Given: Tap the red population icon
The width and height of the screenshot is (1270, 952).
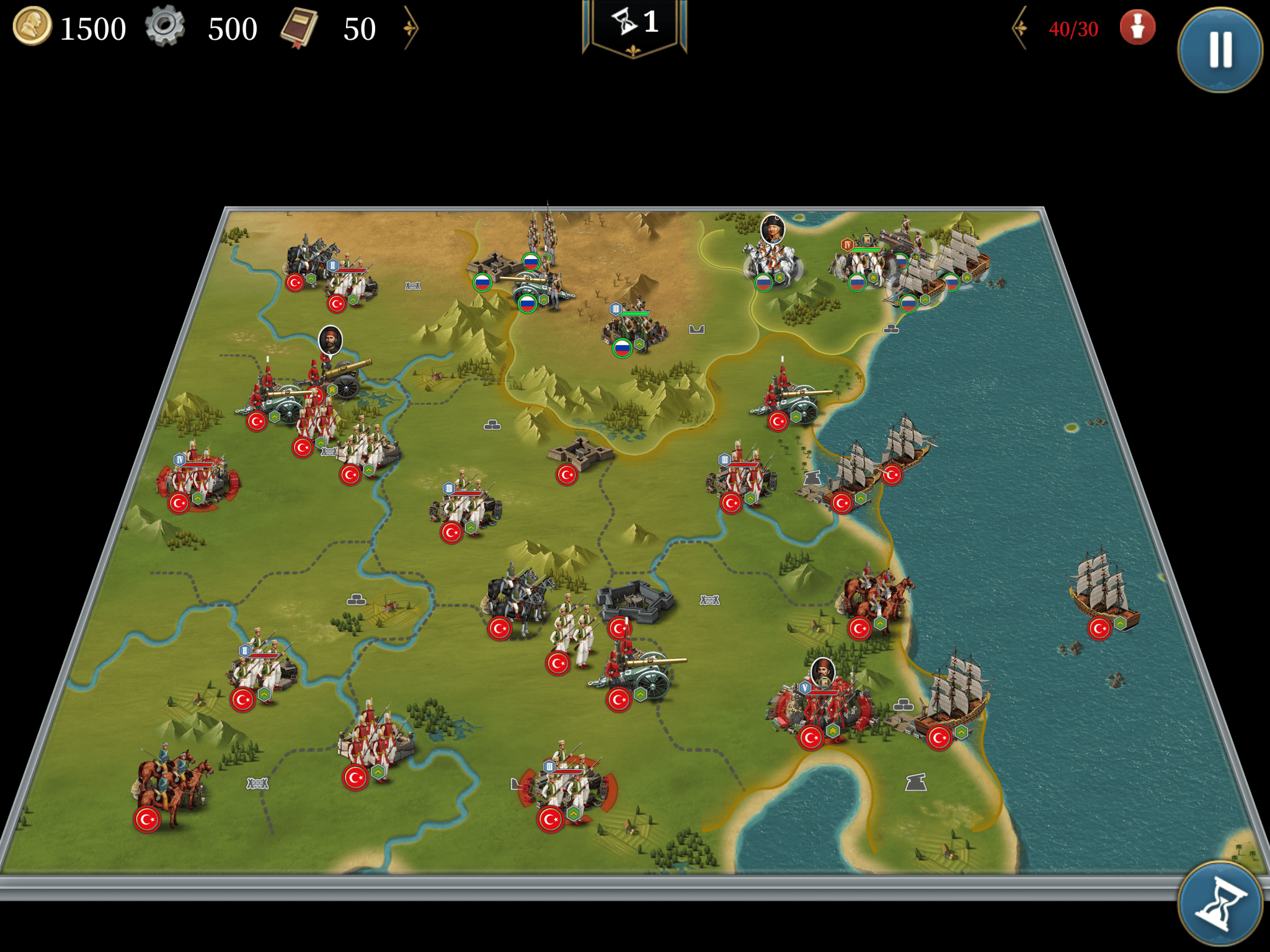Looking at the screenshot, I should (1137, 28).
